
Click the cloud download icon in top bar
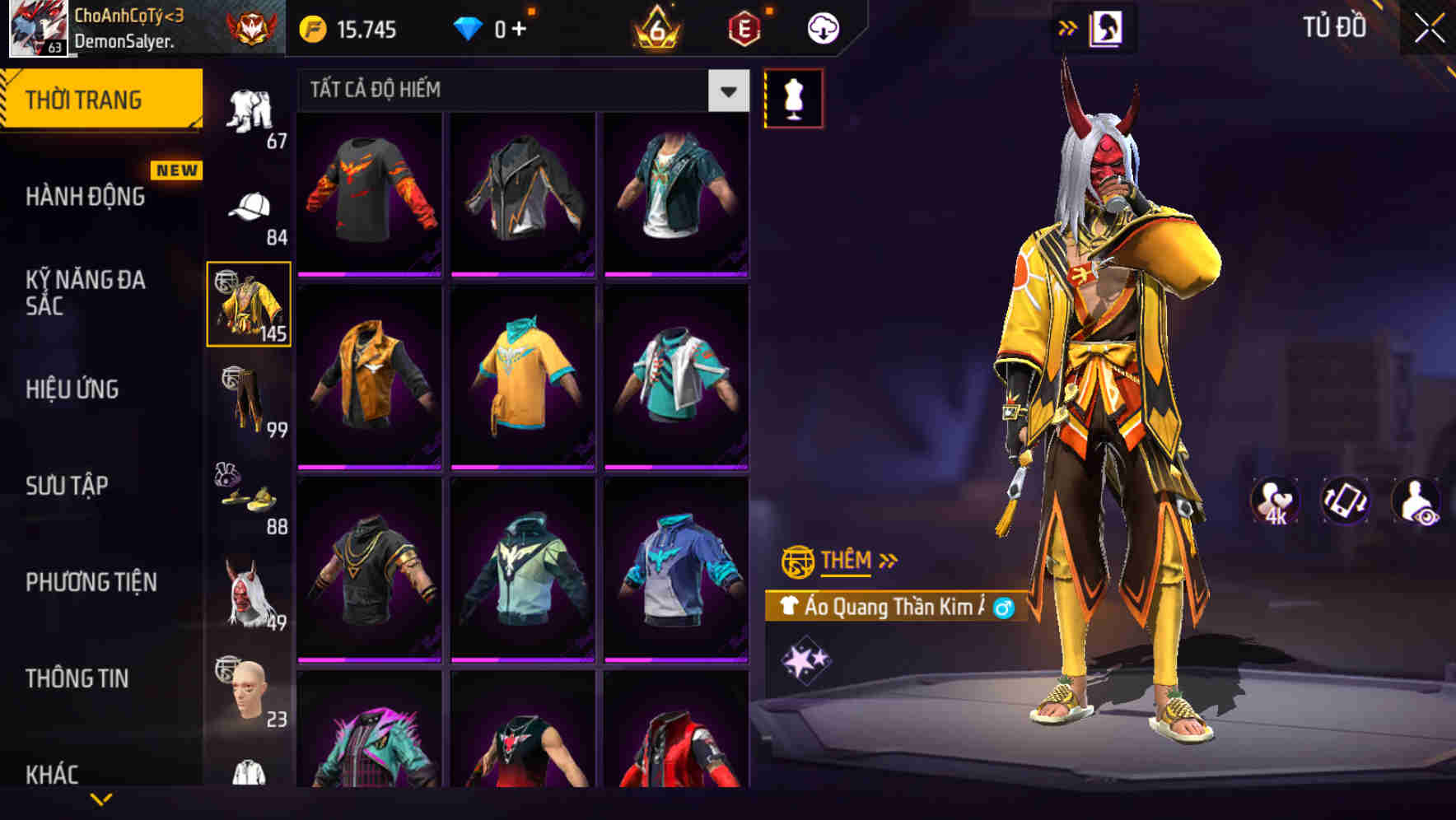[x=821, y=27]
